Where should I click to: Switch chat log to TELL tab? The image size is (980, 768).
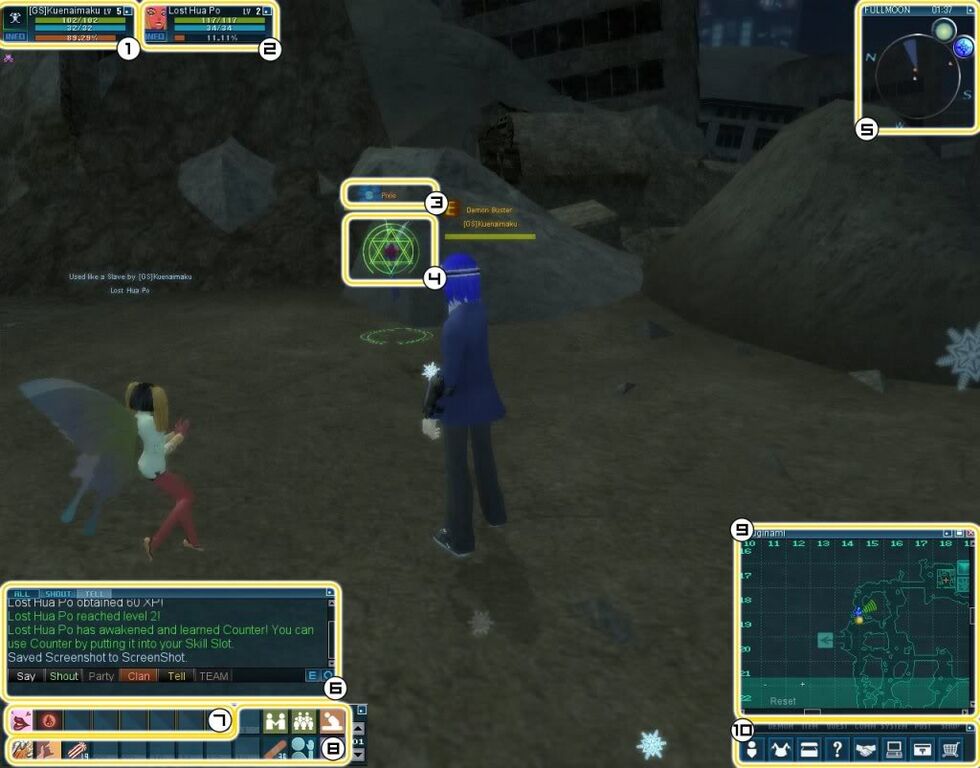coord(93,593)
